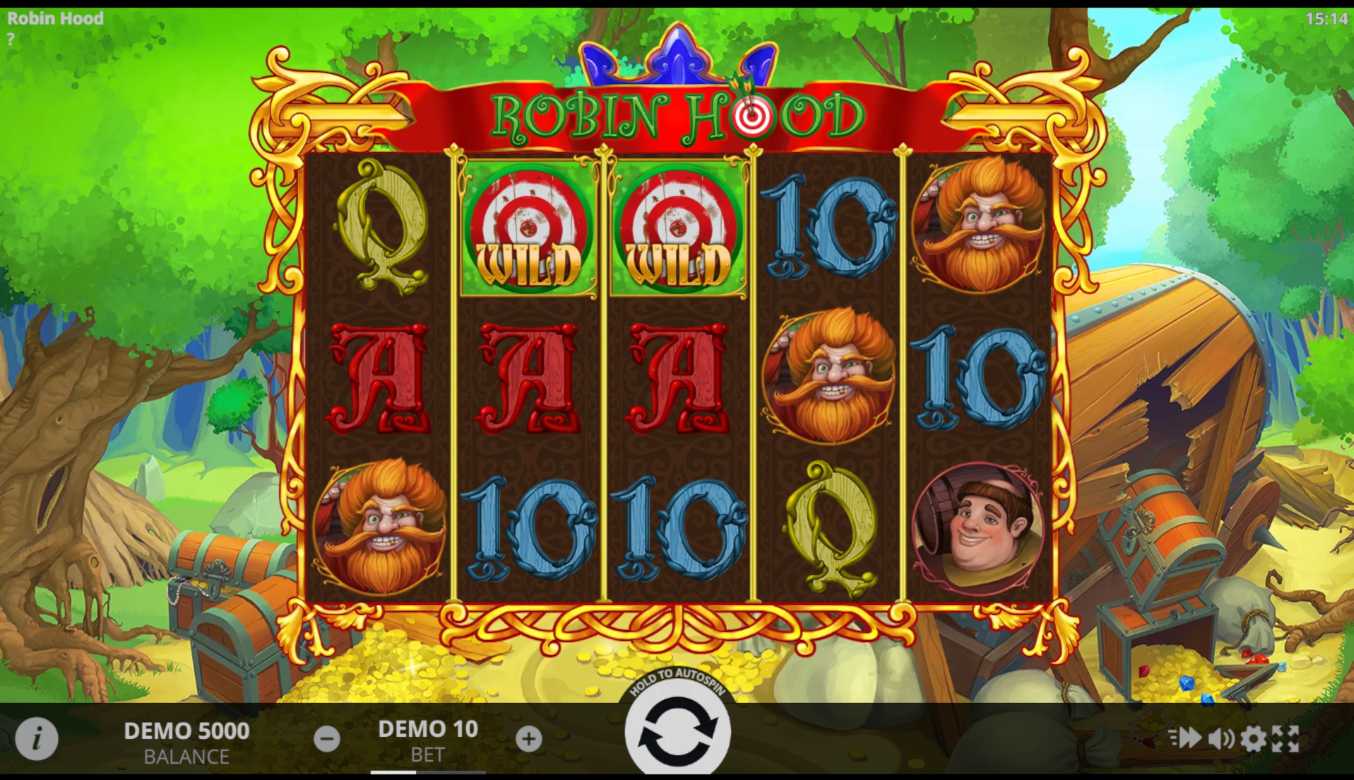Enter fullscreen with the expand arrows icon
This screenshot has height=780, width=1354.
pyautogui.click(x=1285, y=739)
